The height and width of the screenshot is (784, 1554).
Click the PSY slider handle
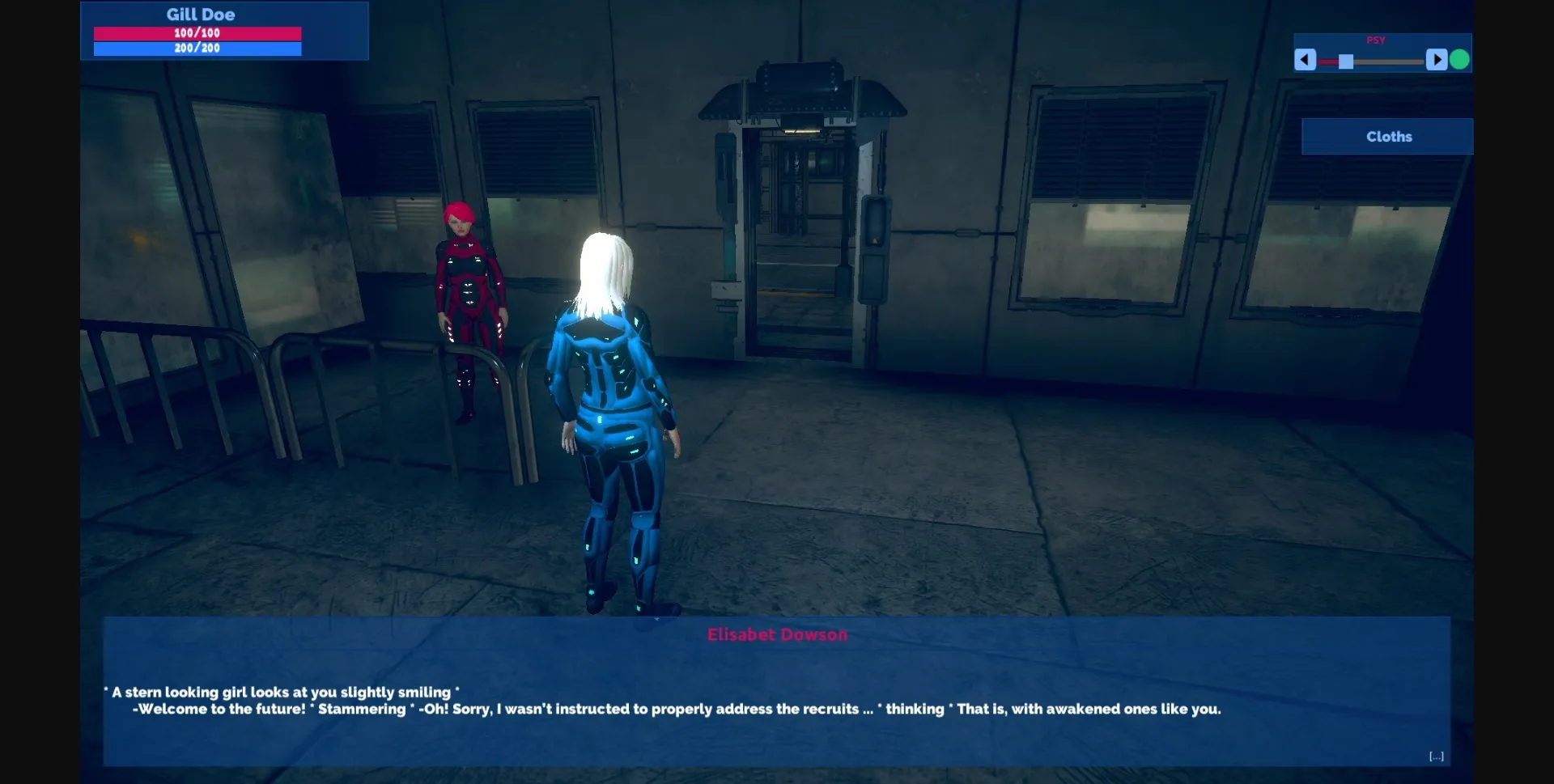[x=1345, y=59]
